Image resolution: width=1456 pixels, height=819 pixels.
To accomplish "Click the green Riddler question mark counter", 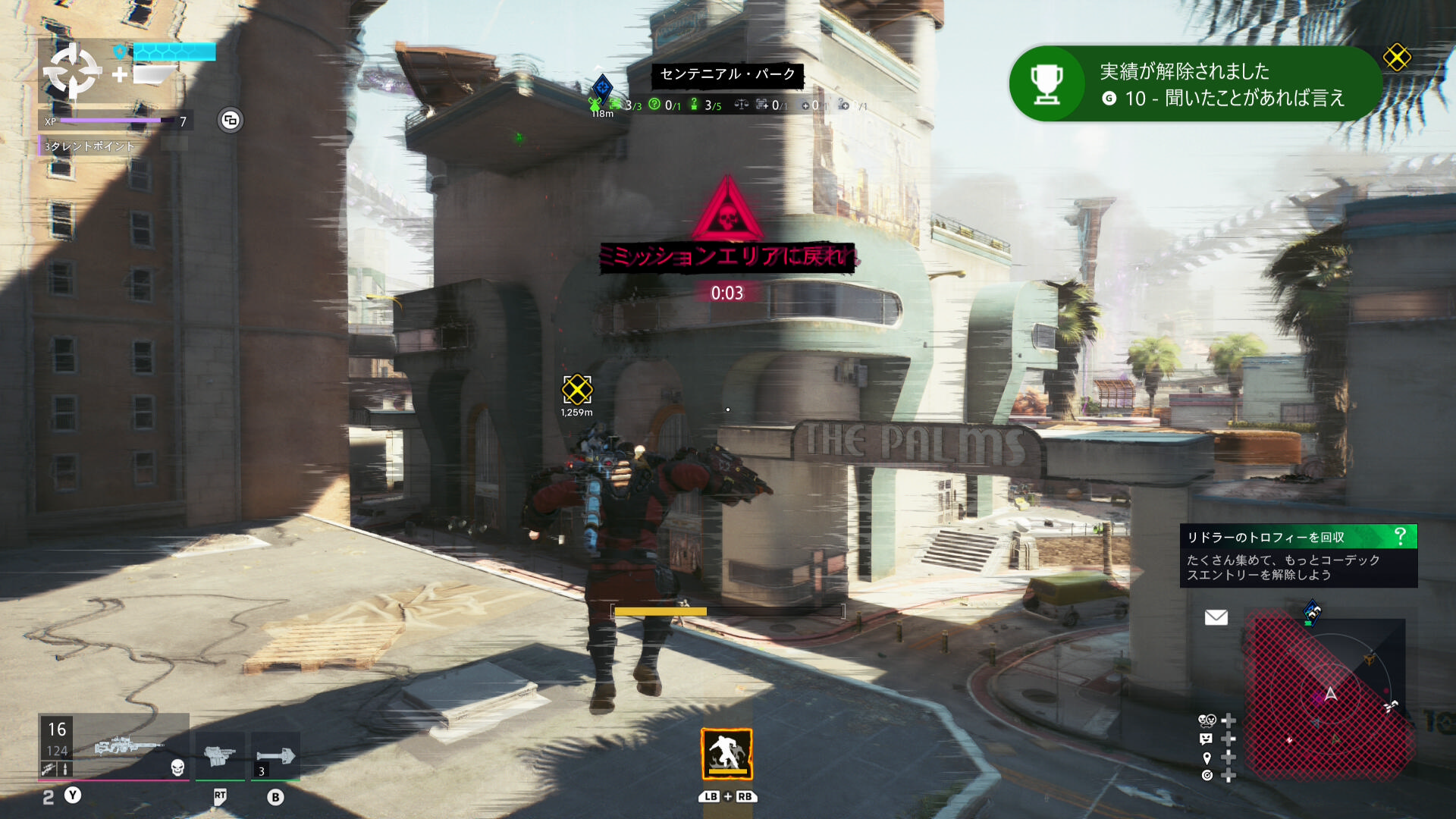I will [655, 105].
